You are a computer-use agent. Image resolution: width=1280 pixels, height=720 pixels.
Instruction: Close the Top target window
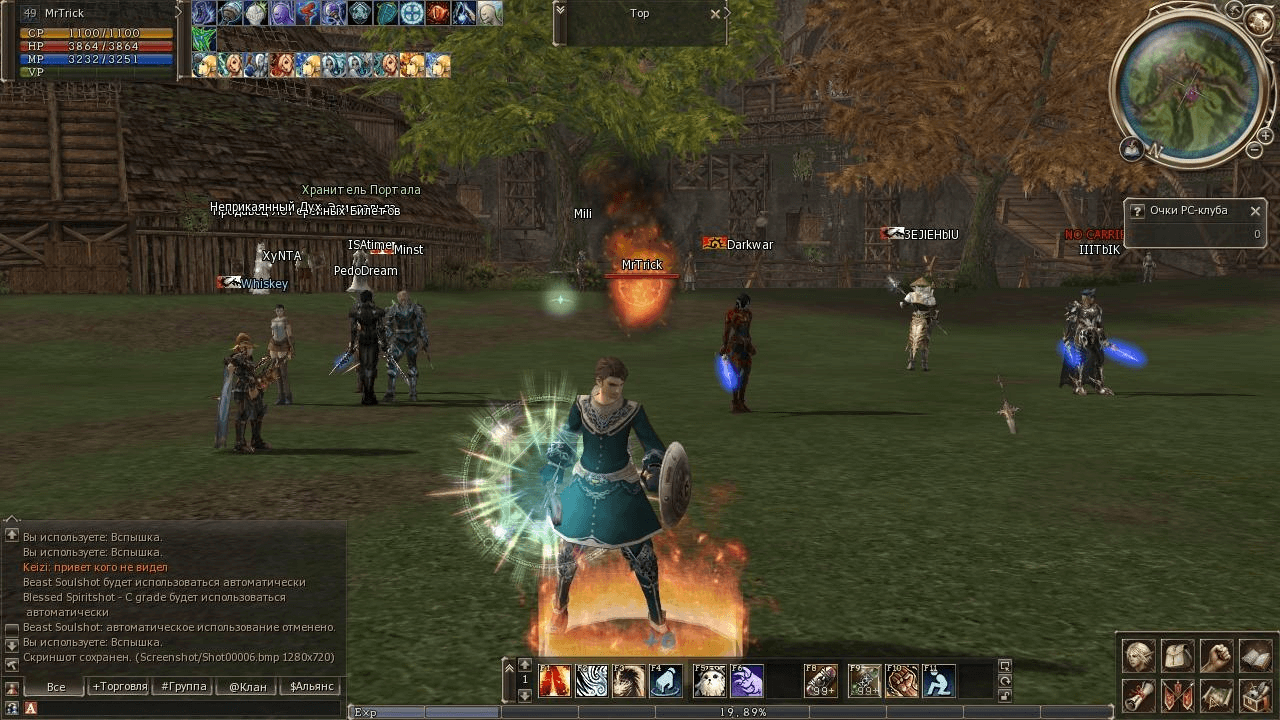pyautogui.click(x=715, y=14)
